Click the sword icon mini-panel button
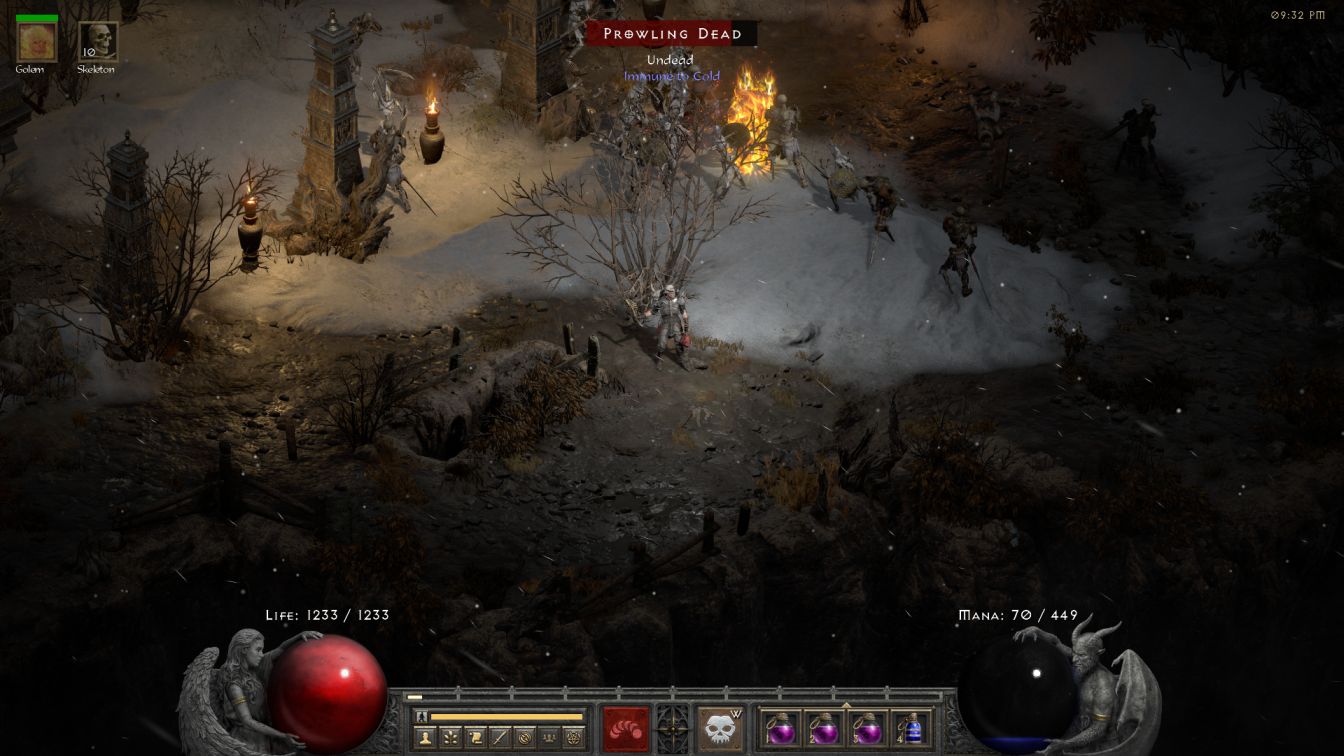 (499, 738)
